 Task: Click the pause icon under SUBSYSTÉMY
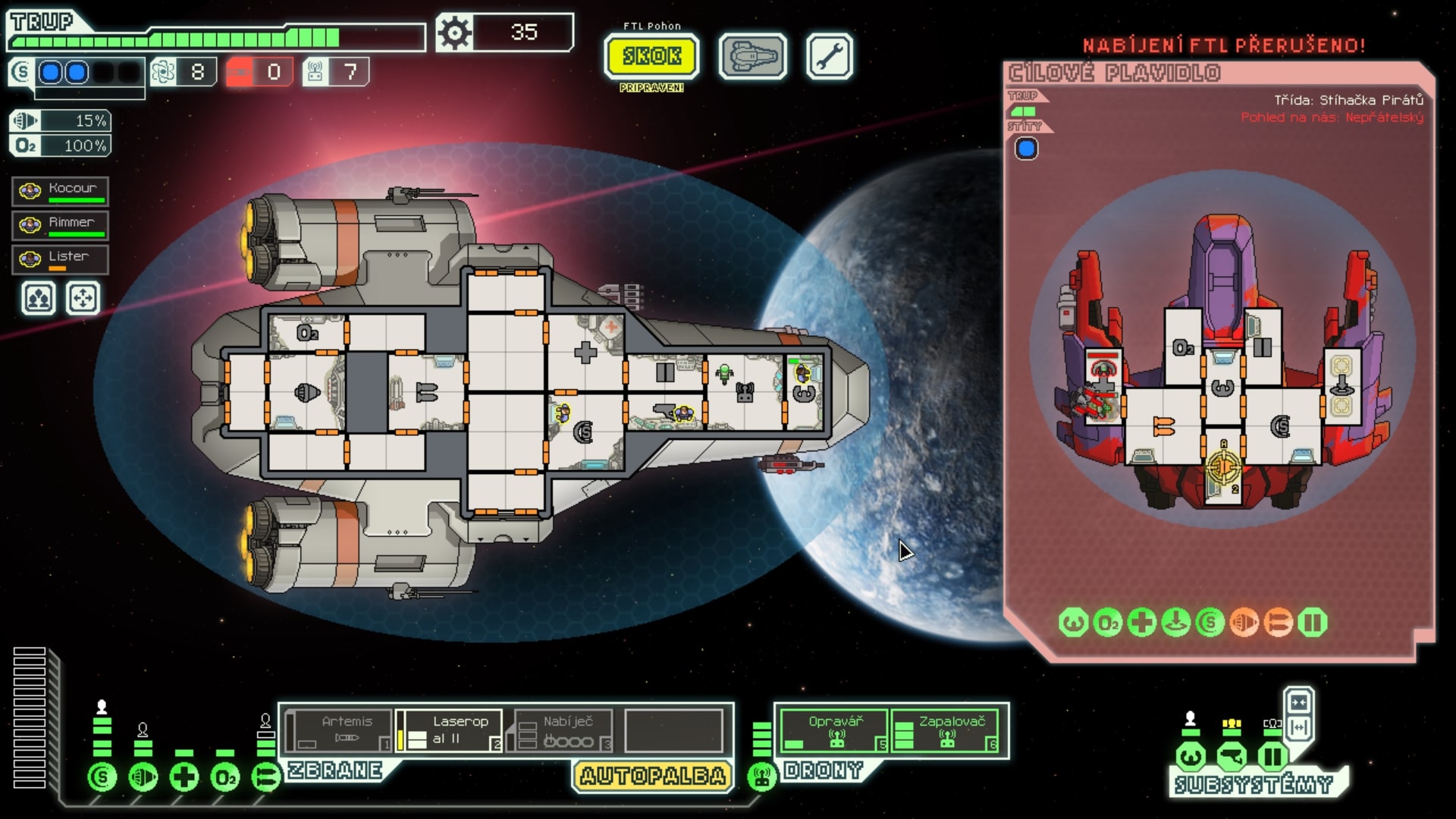pyautogui.click(x=1271, y=755)
